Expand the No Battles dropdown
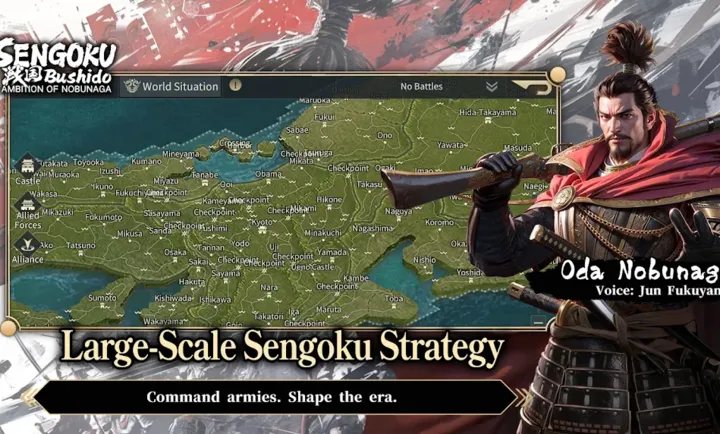 [491, 87]
